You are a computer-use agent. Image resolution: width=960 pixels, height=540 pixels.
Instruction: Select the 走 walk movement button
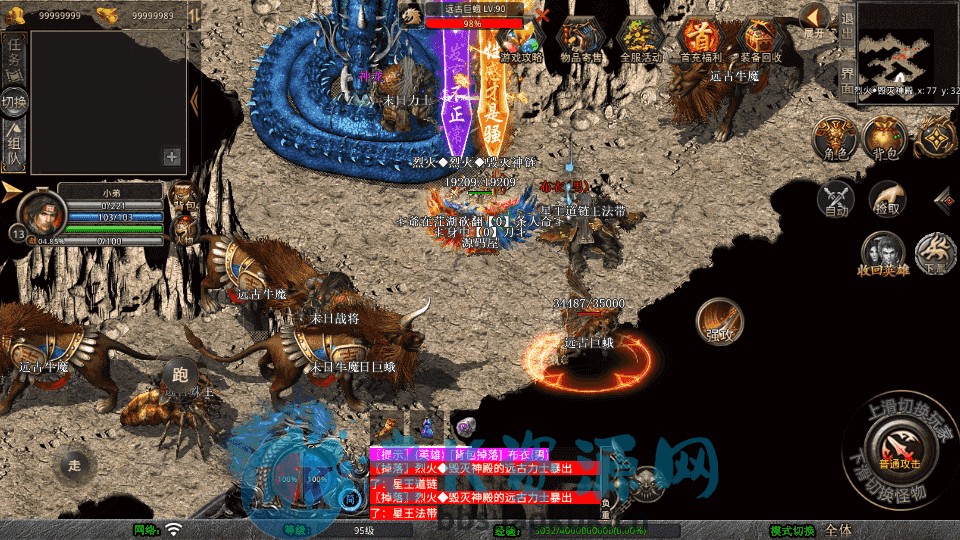point(75,464)
